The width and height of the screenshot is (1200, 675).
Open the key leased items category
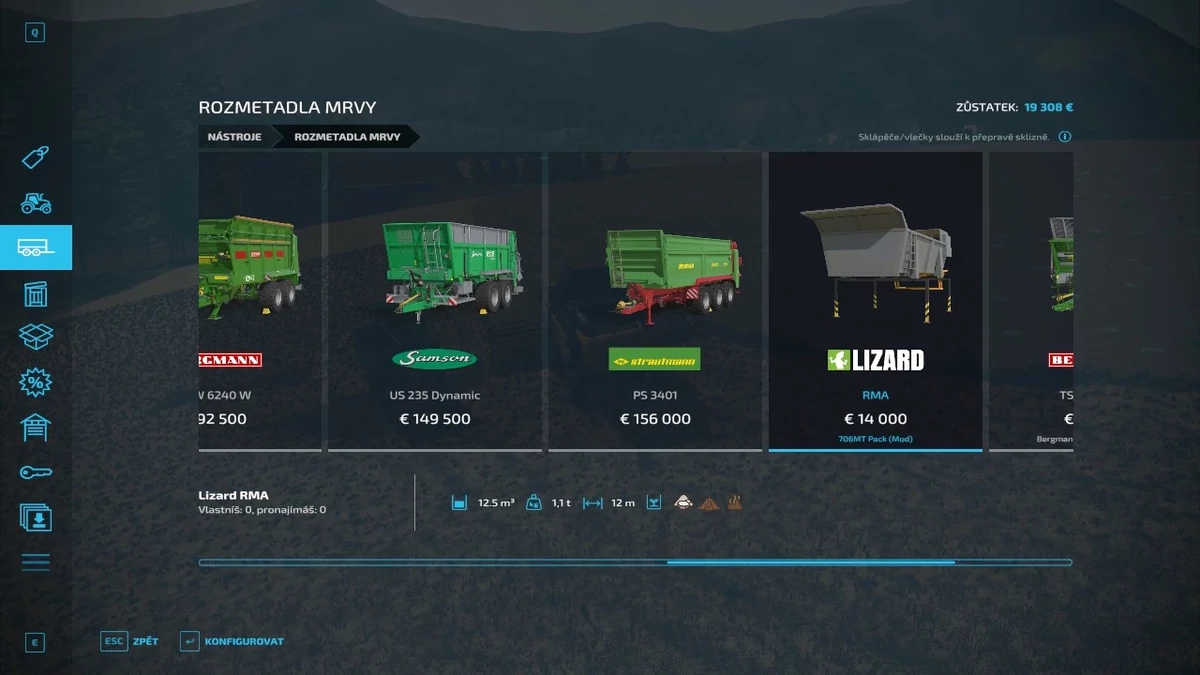(x=36, y=472)
